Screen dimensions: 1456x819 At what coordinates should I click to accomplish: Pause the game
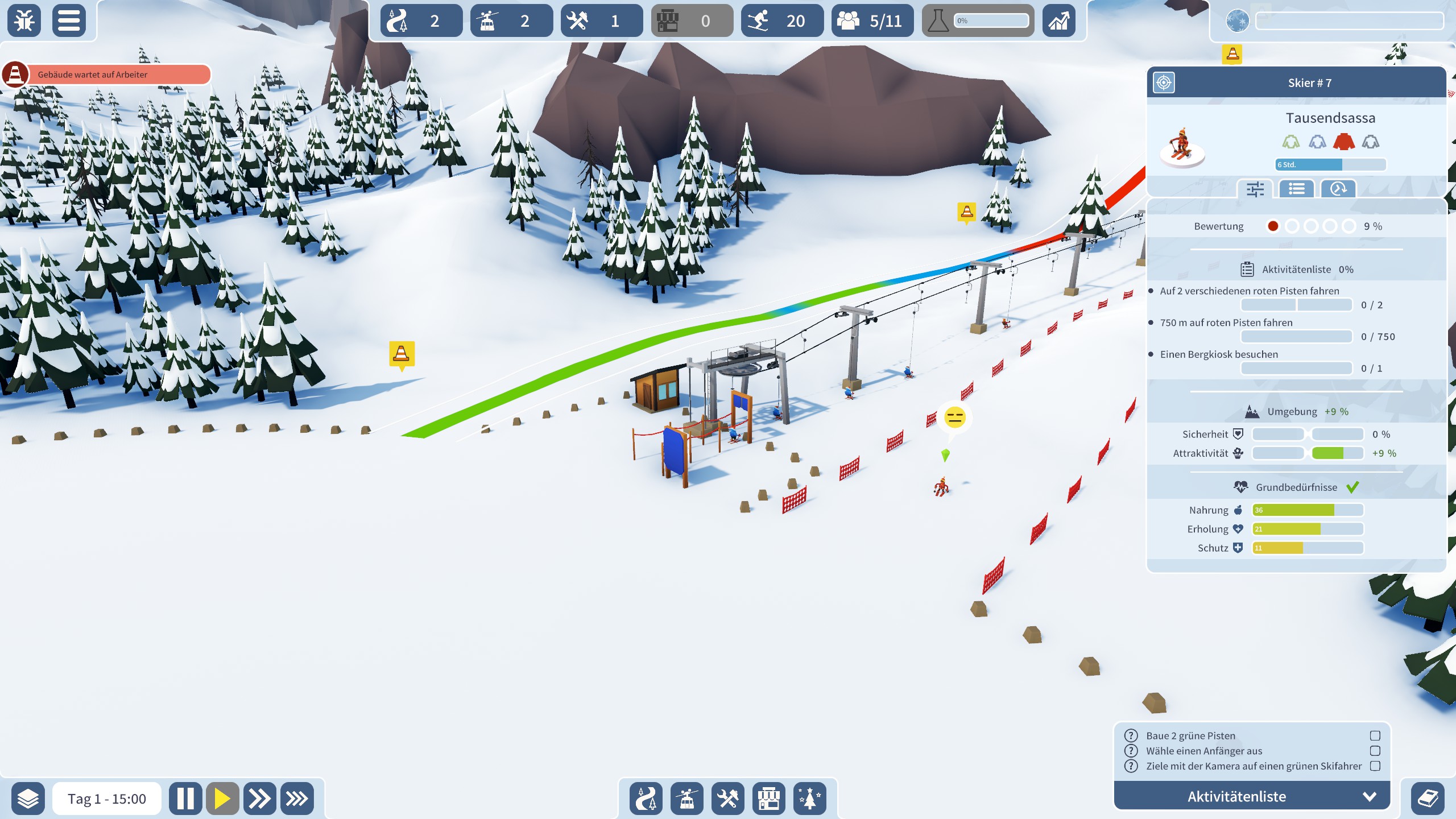click(x=185, y=799)
